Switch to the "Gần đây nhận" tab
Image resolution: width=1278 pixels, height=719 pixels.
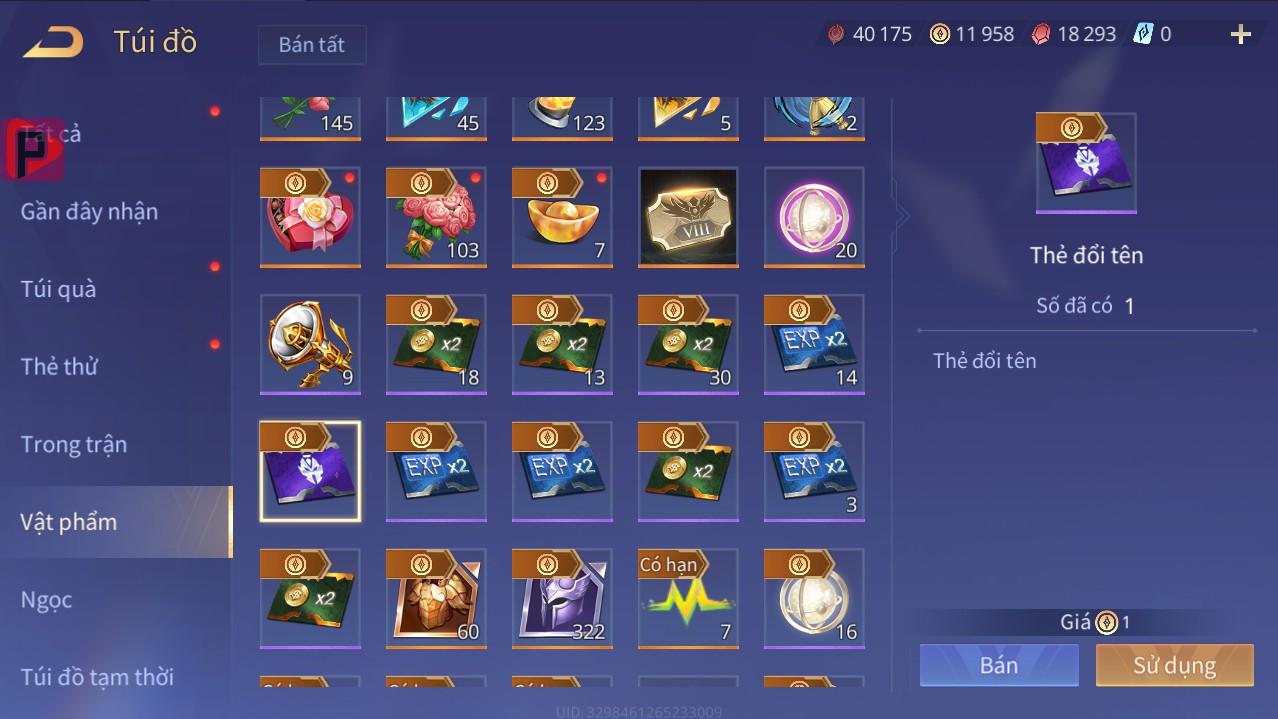89,211
